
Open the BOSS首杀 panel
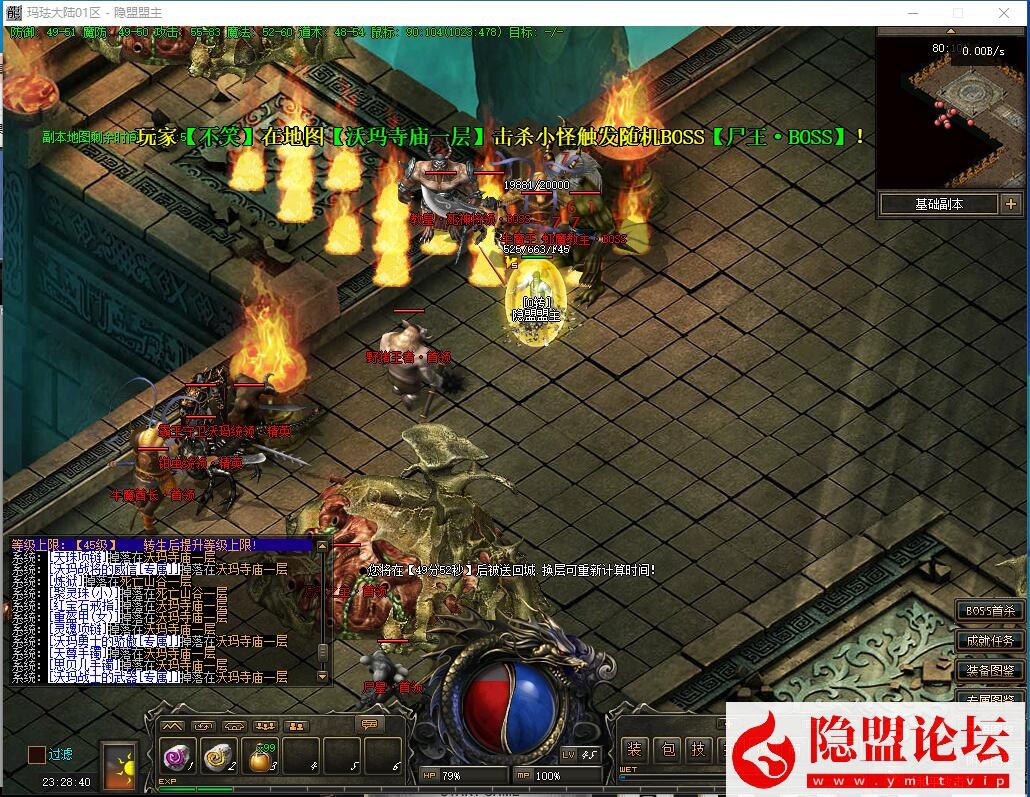[989, 611]
